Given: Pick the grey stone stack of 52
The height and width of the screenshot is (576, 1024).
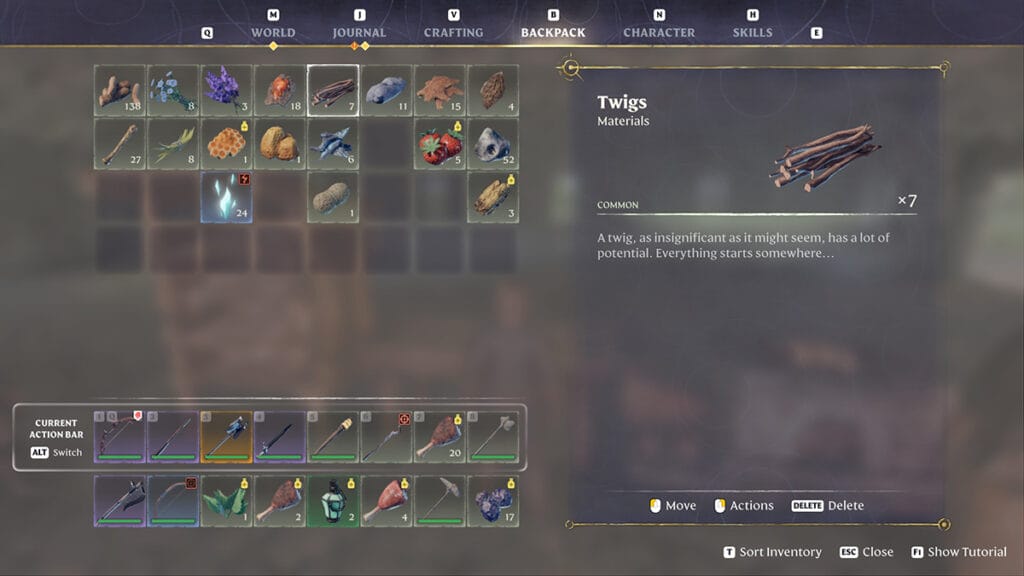Looking at the screenshot, I should (493, 144).
